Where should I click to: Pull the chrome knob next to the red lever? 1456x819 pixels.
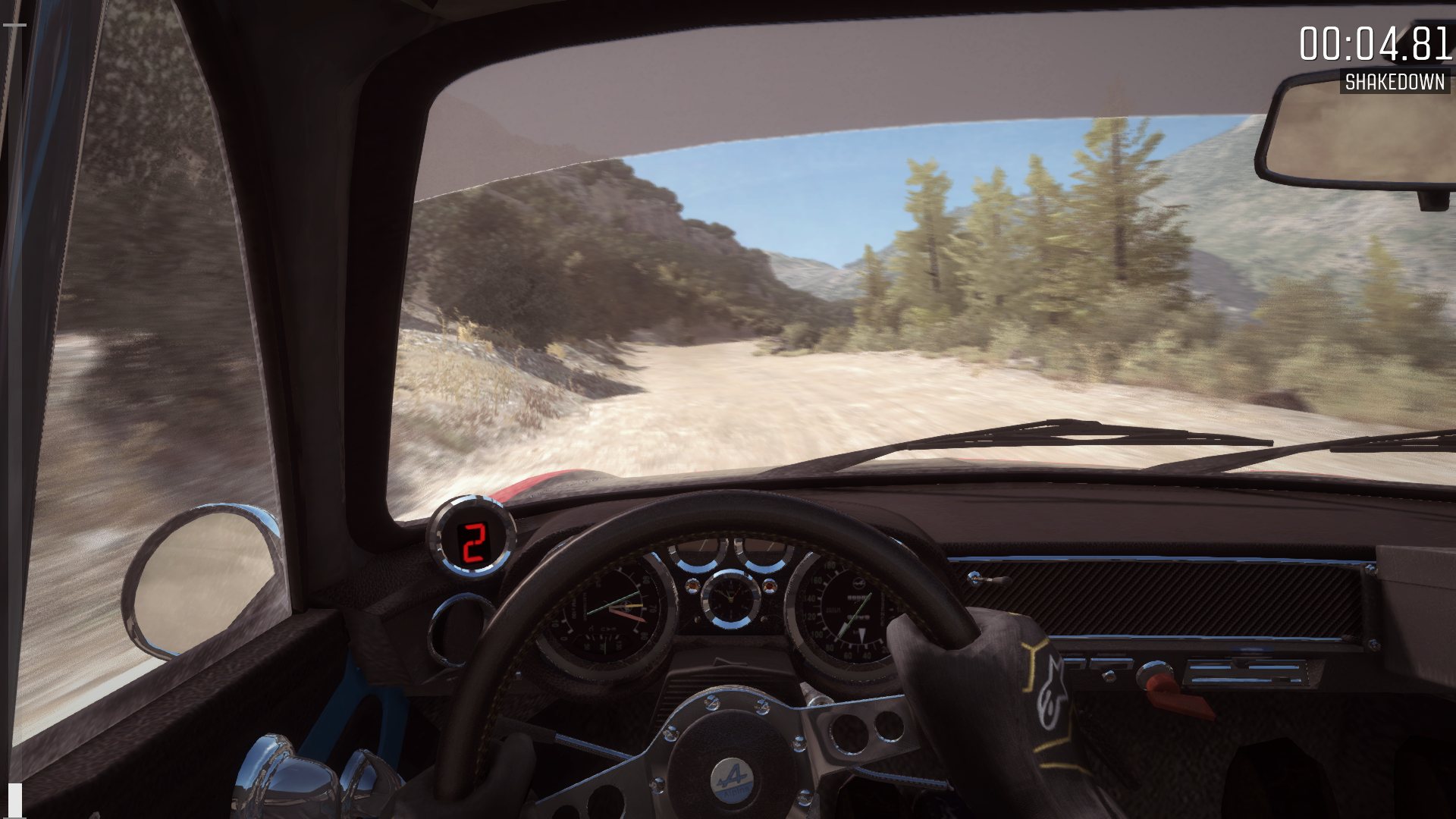pyautogui.click(x=1154, y=670)
